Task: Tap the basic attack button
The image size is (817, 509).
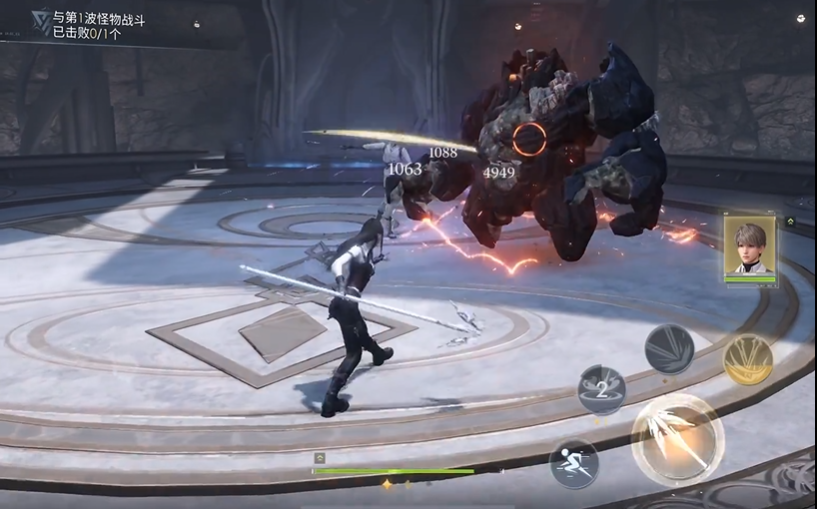Action: click(x=677, y=439)
